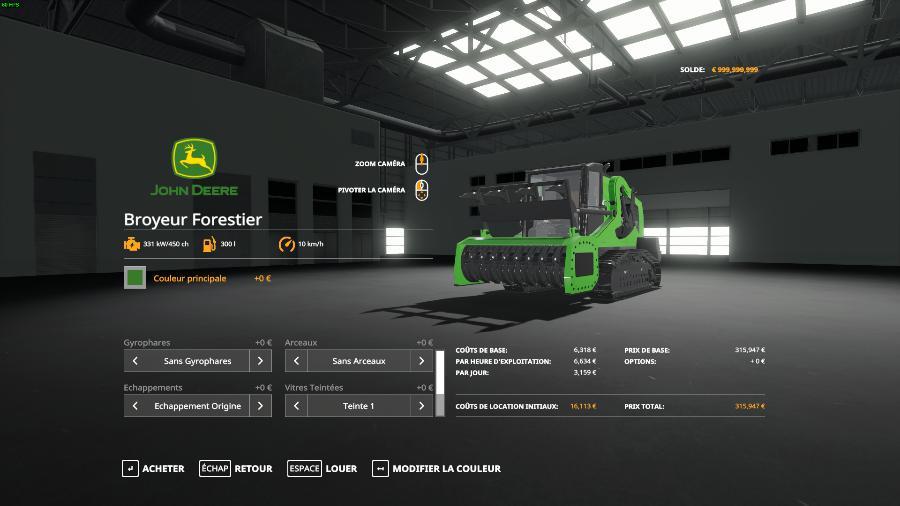This screenshot has height=506, width=900.
Task: Rent the vehicle with LOUER
Action: pos(322,468)
